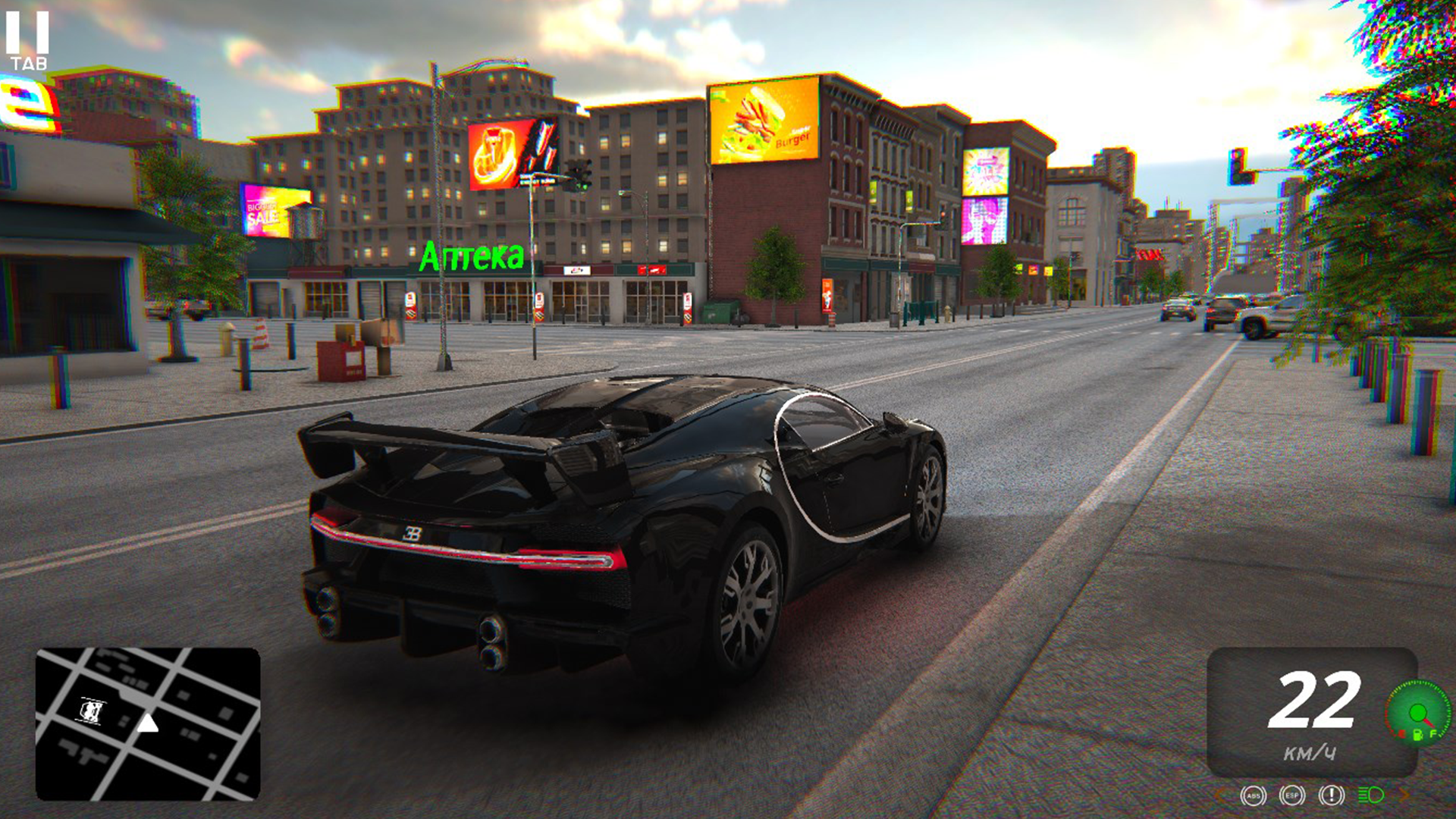Viewport: 1456px width, 819px height.
Task: Click the green gauge needle pointing to F
Action: point(1430,722)
